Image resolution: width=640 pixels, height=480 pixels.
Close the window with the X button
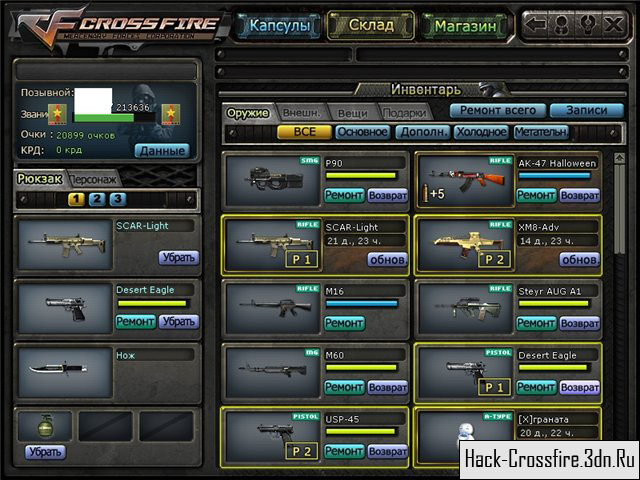click(613, 23)
